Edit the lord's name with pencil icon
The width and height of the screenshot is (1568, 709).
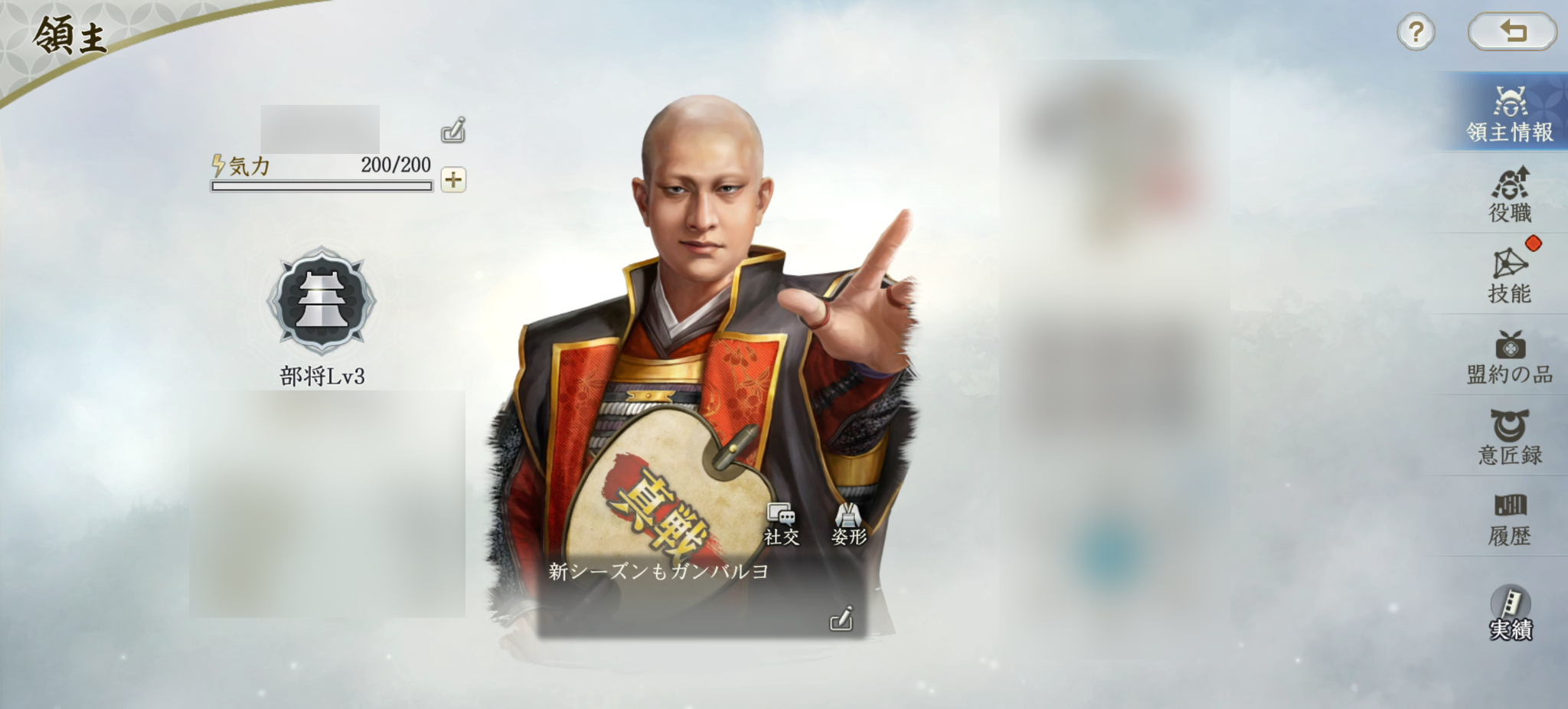[454, 130]
